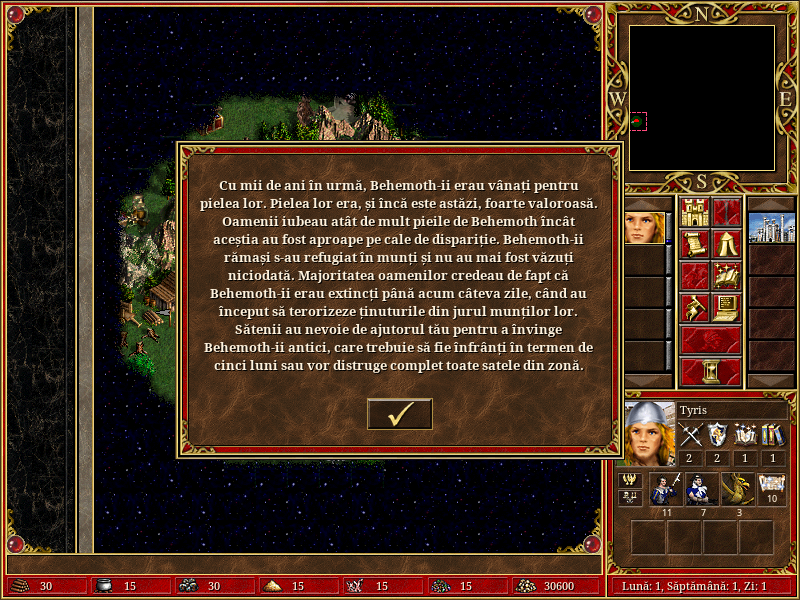Select the Griffin army stack
The height and width of the screenshot is (600, 800).
[x=738, y=489]
